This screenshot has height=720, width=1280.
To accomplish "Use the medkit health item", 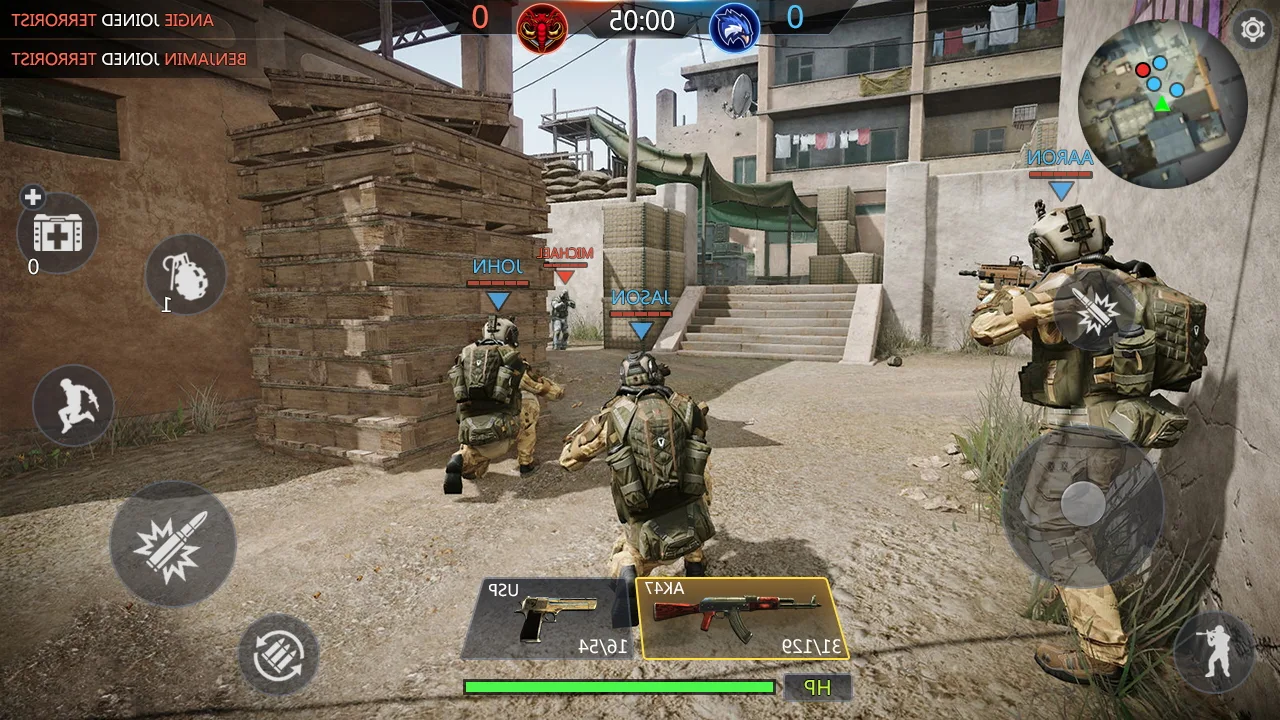I will 57,233.
